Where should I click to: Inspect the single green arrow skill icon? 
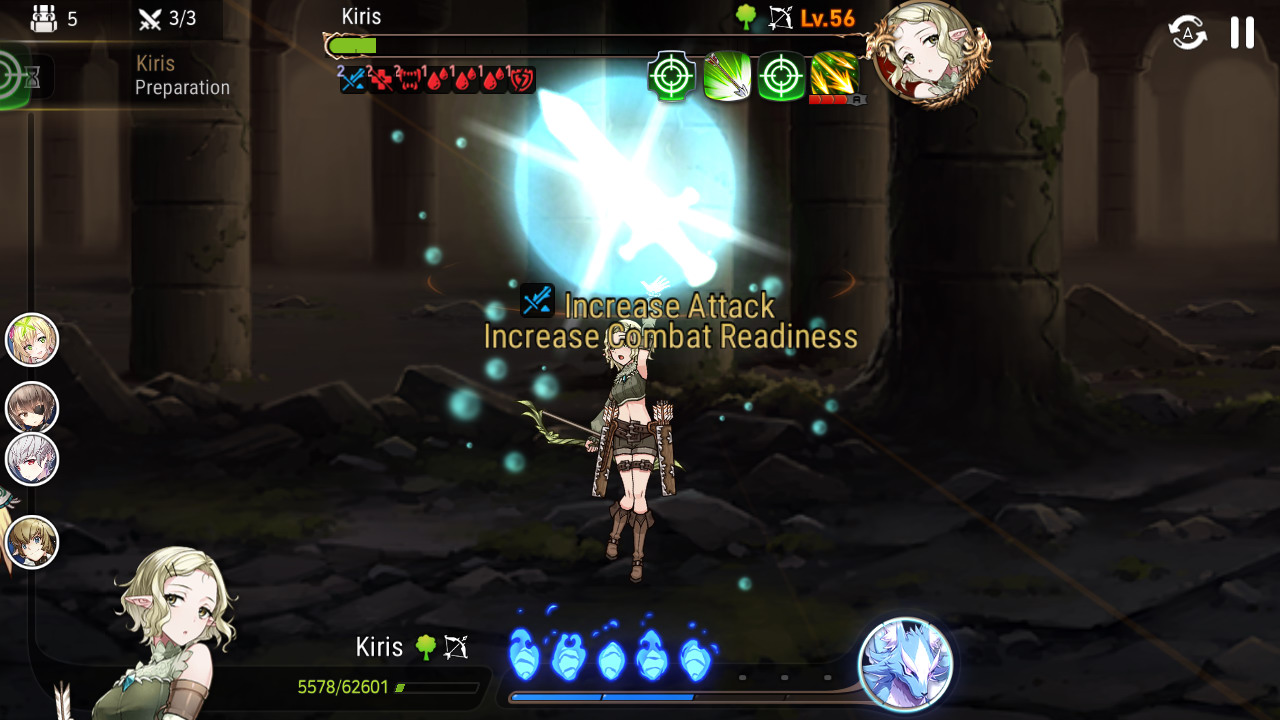(x=727, y=76)
